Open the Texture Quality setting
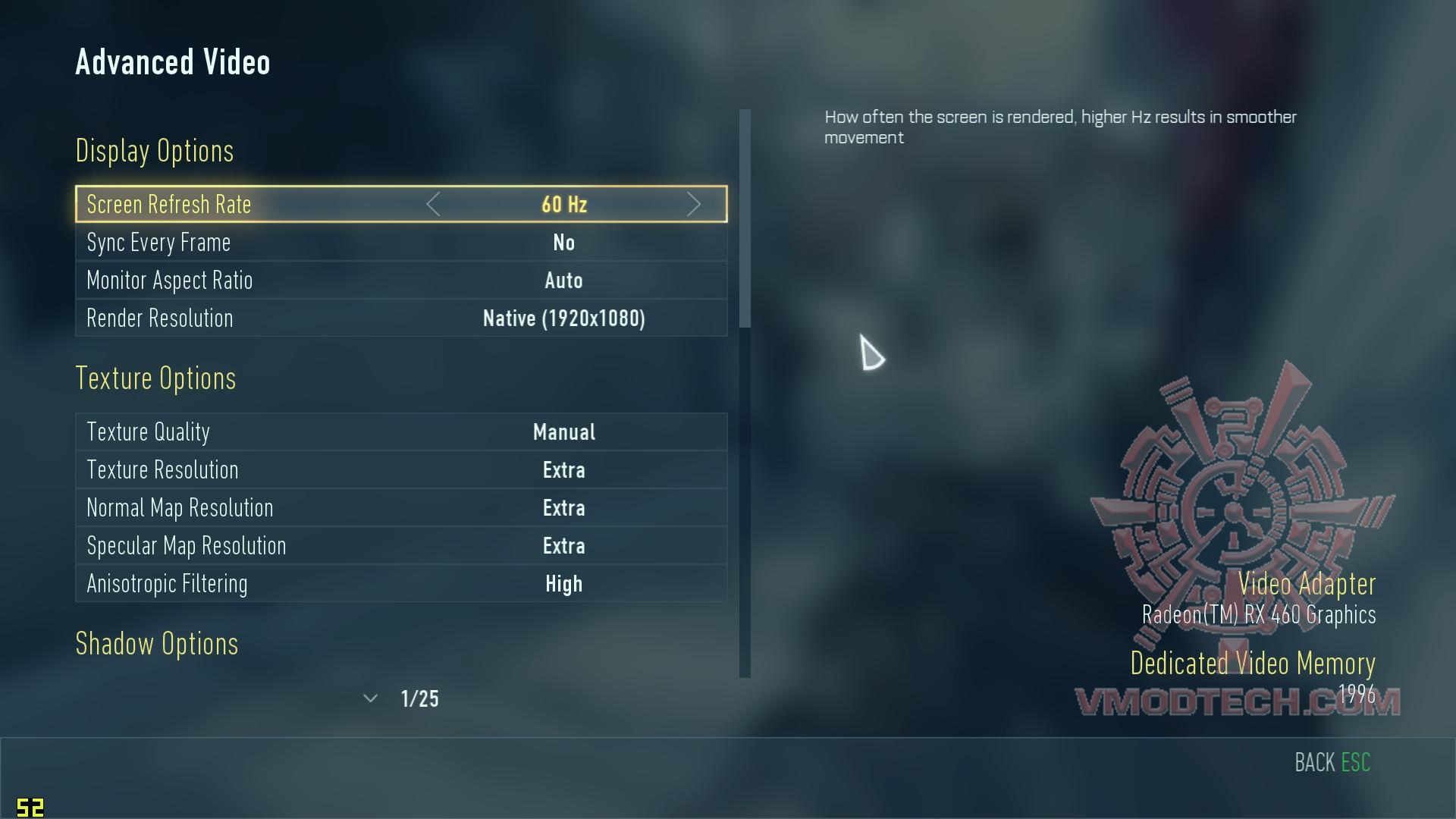The image size is (1456, 819). pyautogui.click(x=400, y=432)
